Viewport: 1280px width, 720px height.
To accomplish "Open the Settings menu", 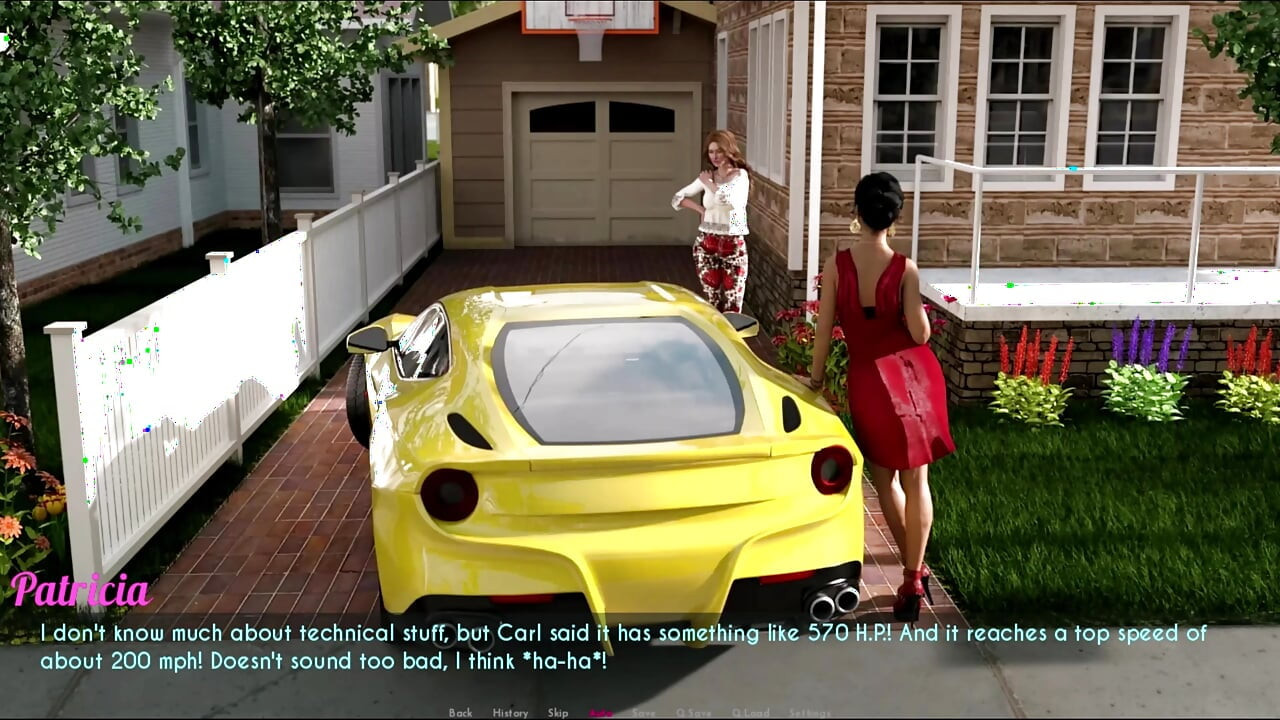I will (x=809, y=713).
